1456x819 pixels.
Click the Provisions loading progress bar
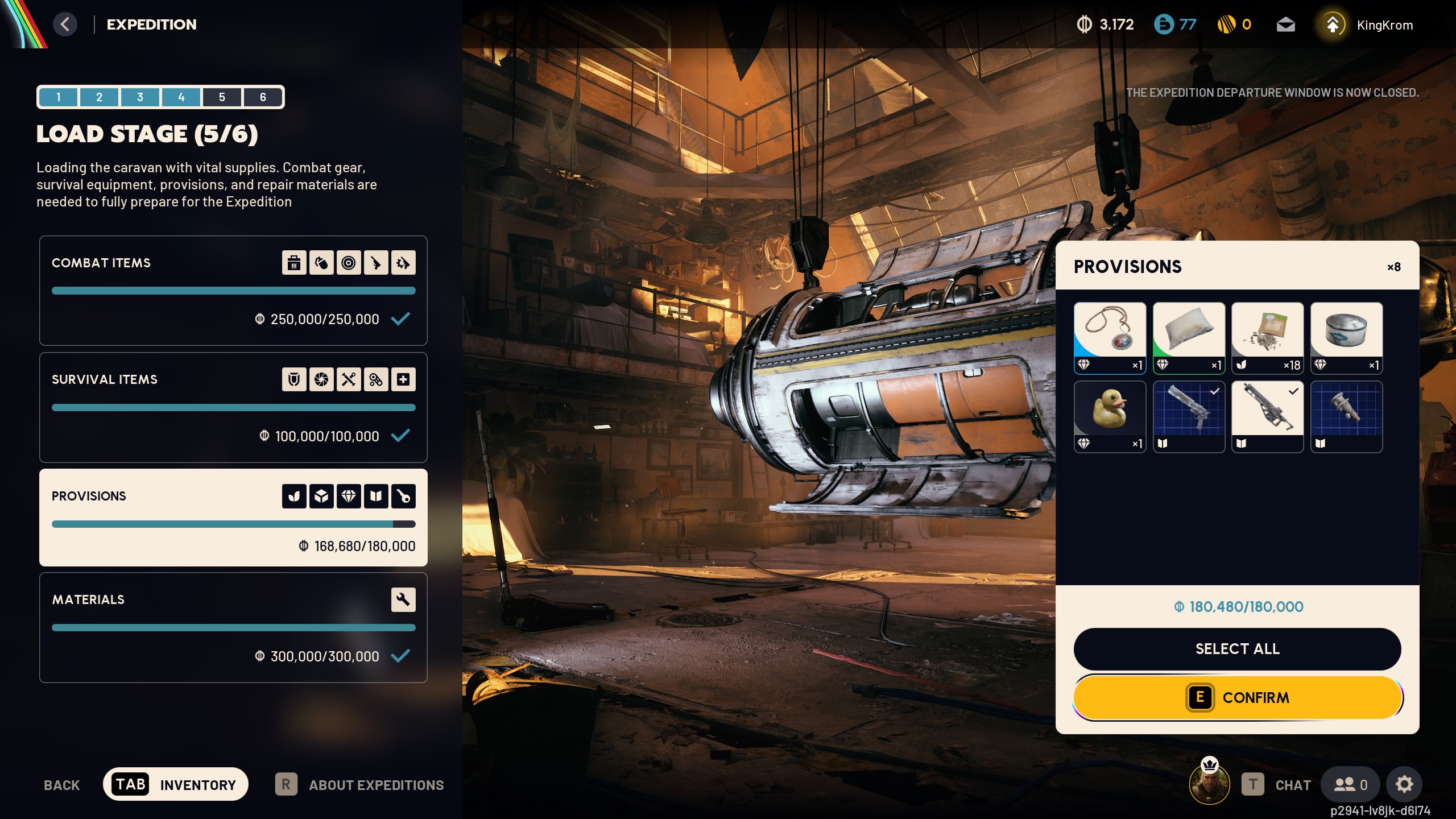pos(233,523)
